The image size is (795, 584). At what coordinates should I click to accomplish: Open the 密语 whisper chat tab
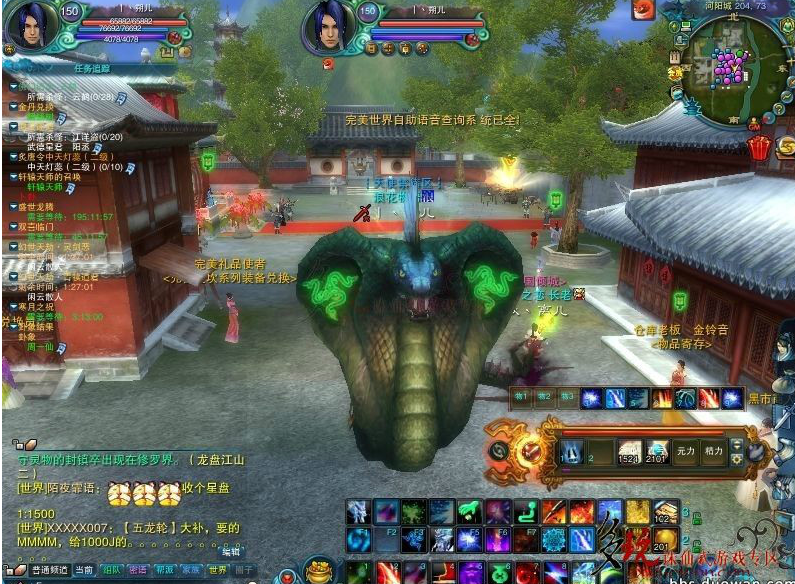139,569
